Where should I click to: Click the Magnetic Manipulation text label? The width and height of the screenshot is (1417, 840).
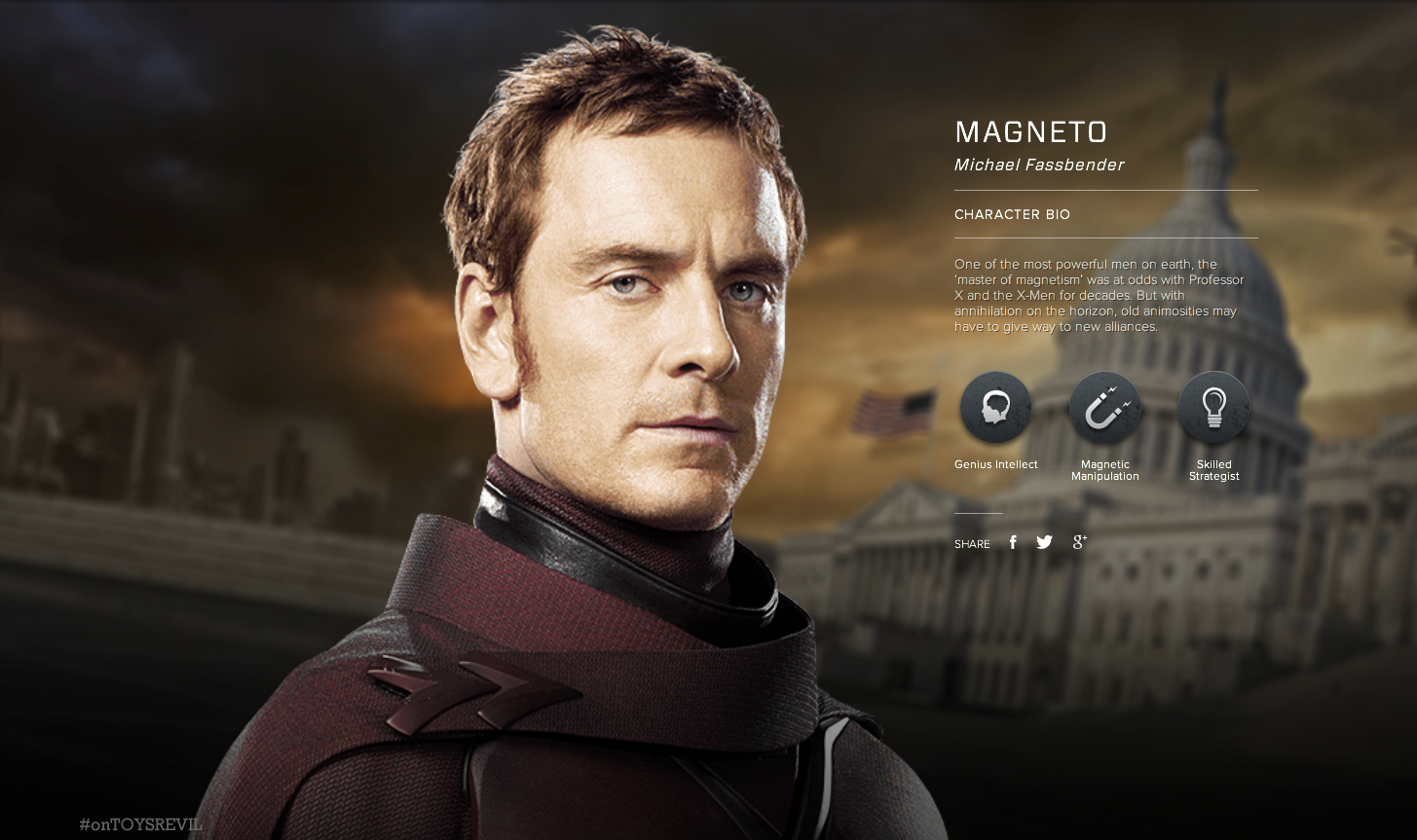point(1104,470)
